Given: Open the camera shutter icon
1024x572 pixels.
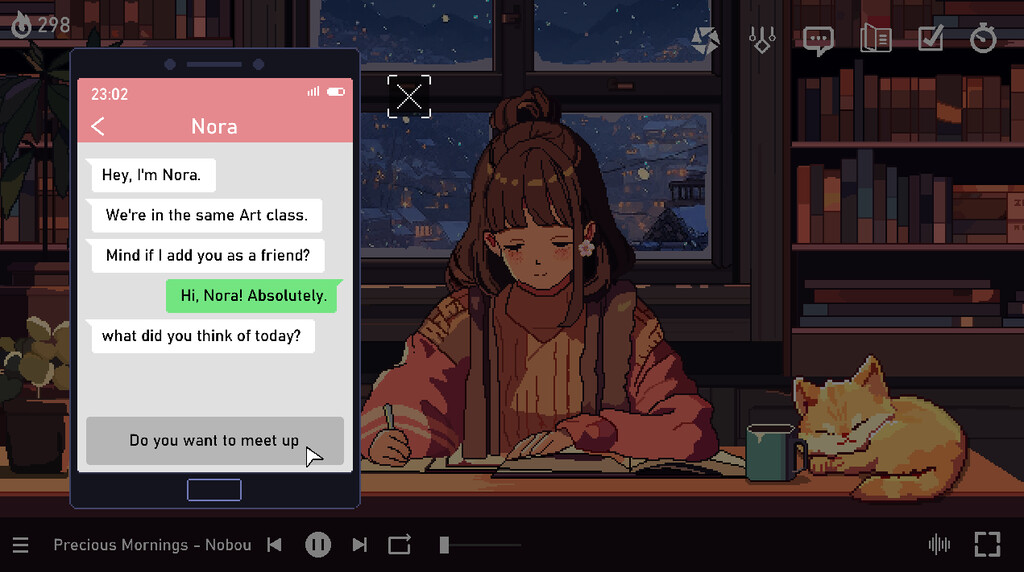Looking at the screenshot, I should pyautogui.click(x=706, y=40).
